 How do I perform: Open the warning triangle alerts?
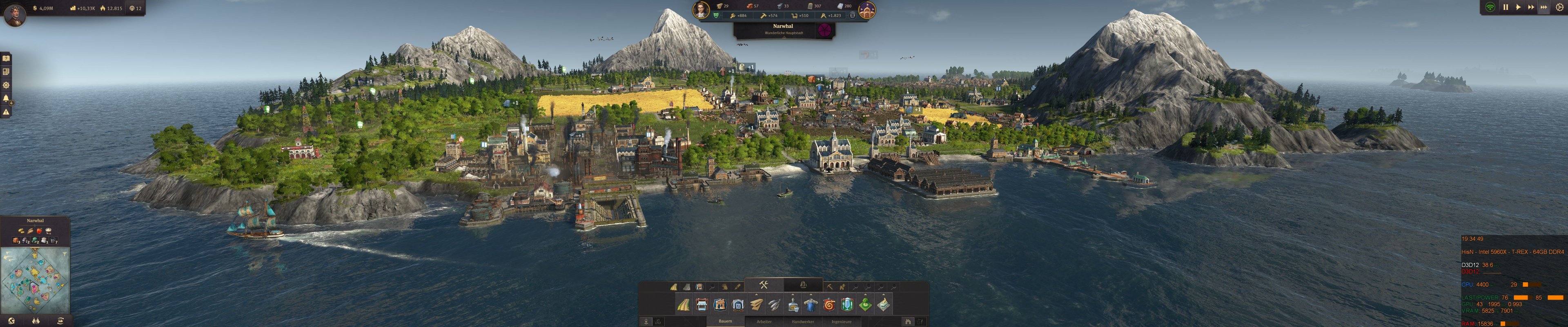point(7,112)
